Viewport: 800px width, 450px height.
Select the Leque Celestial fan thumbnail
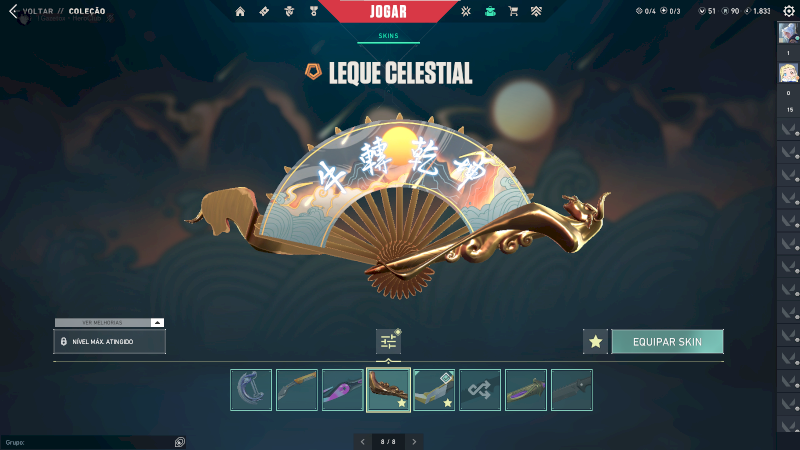click(x=388, y=390)
